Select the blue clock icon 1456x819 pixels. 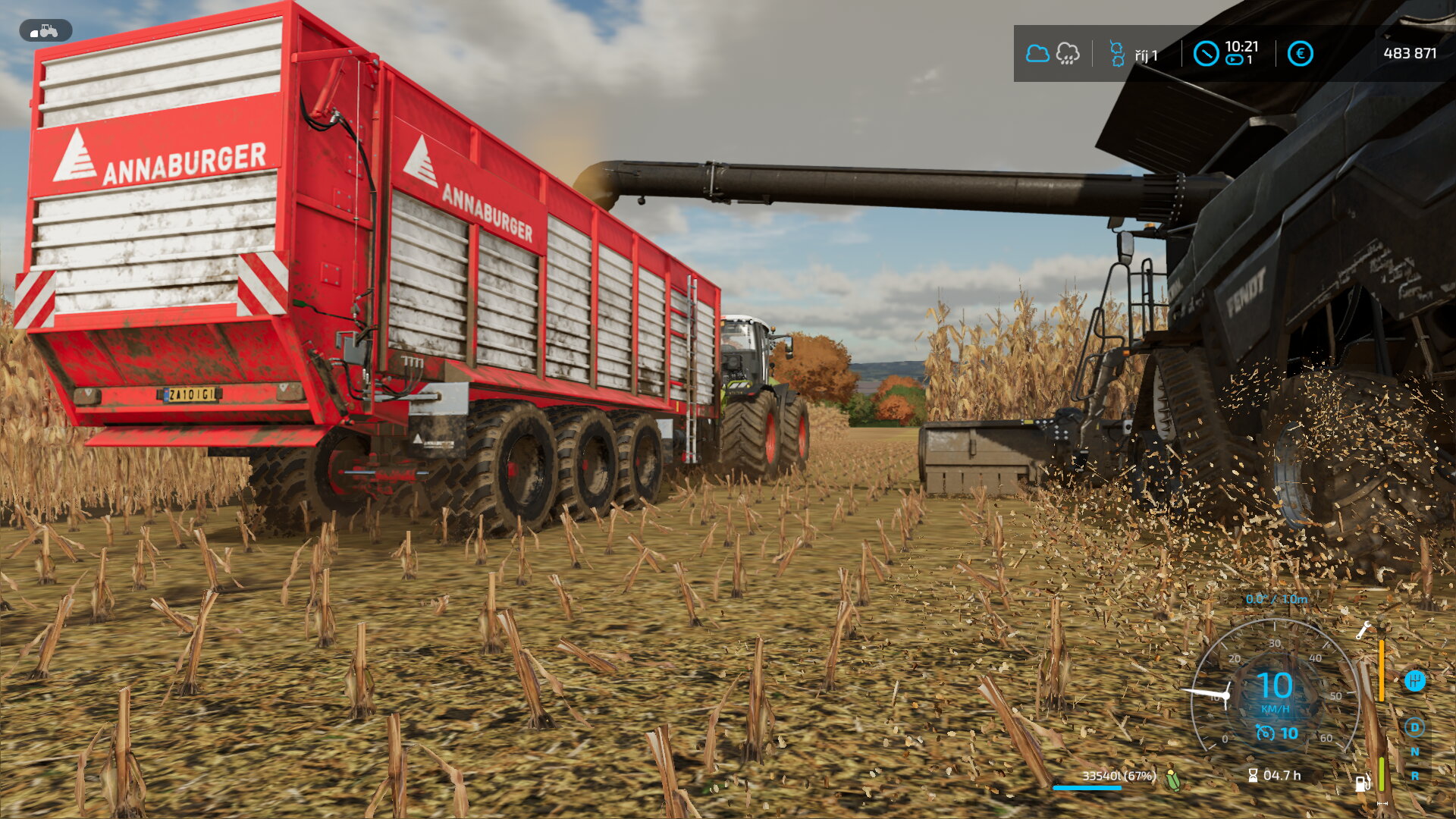1206,54
